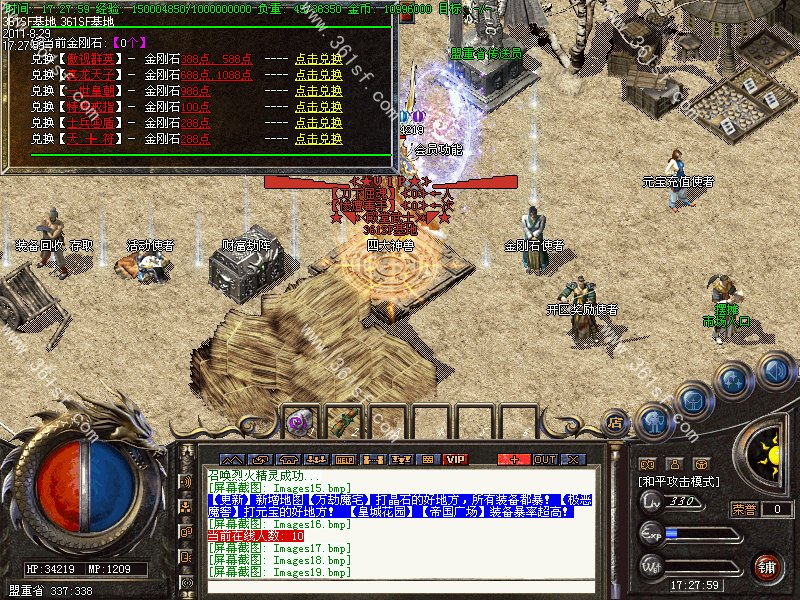Click exchange link for bottom 288-point row
Image resolution: width=800 pixels, height=600 pixels.
[318, 139]
